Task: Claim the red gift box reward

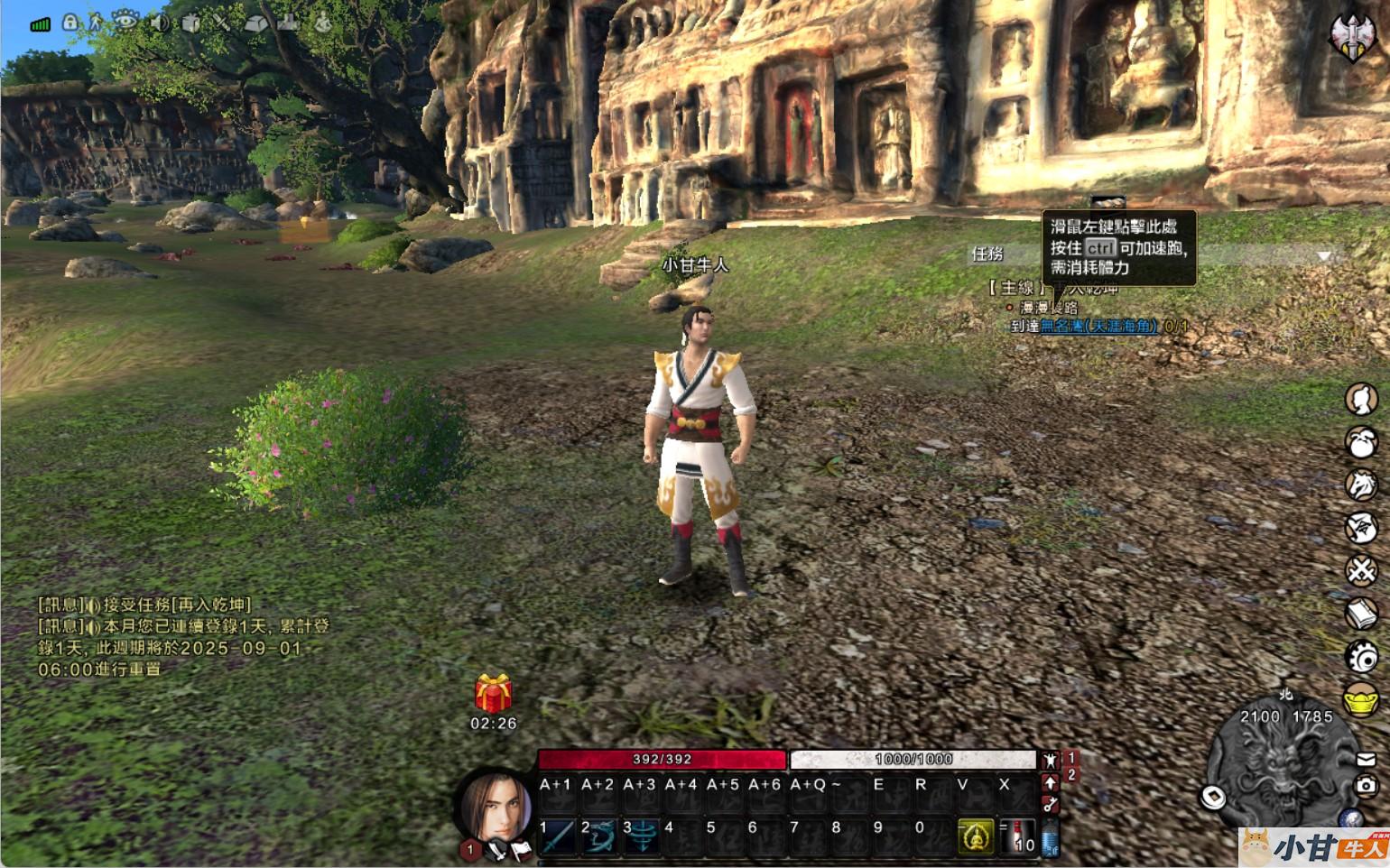Action: [x=493, y=694]
